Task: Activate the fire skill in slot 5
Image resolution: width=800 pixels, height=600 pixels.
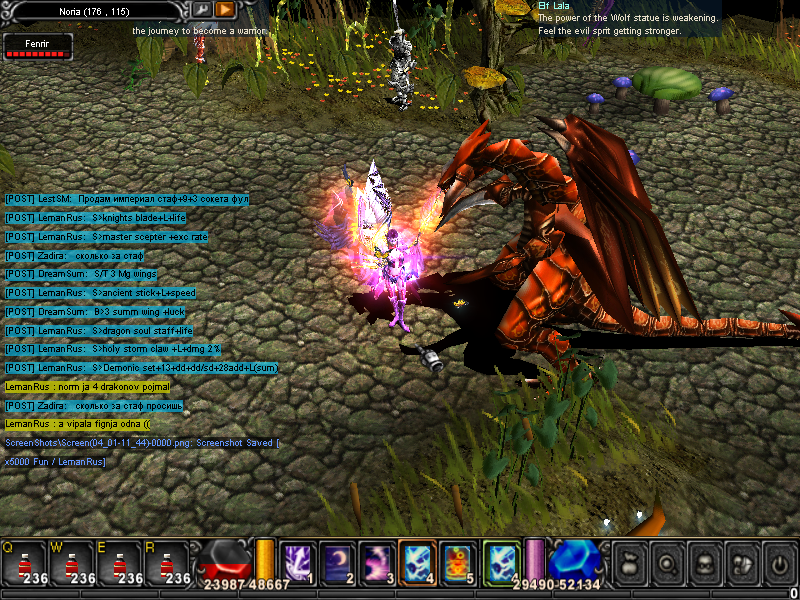Action: coord(458,561)
